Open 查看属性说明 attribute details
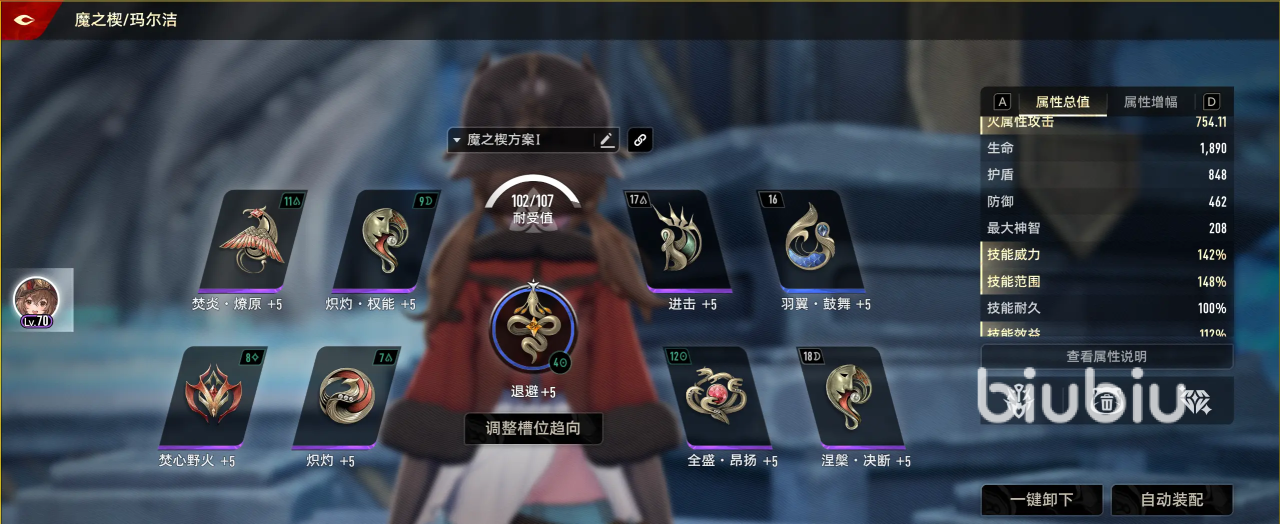Screen dimensions: 1280x524 pyautogui.click(x=1106, y=357)
